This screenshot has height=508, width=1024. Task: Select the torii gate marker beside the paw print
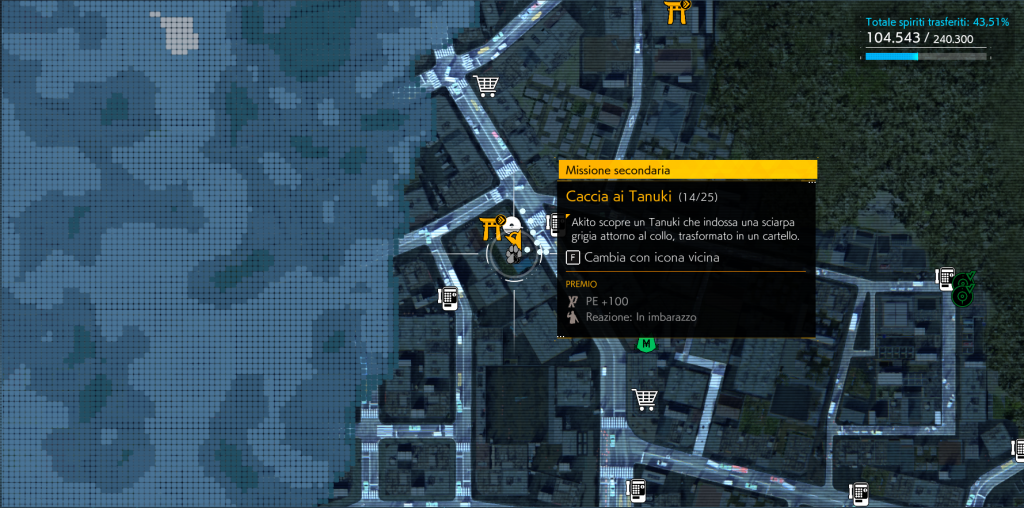492,229
